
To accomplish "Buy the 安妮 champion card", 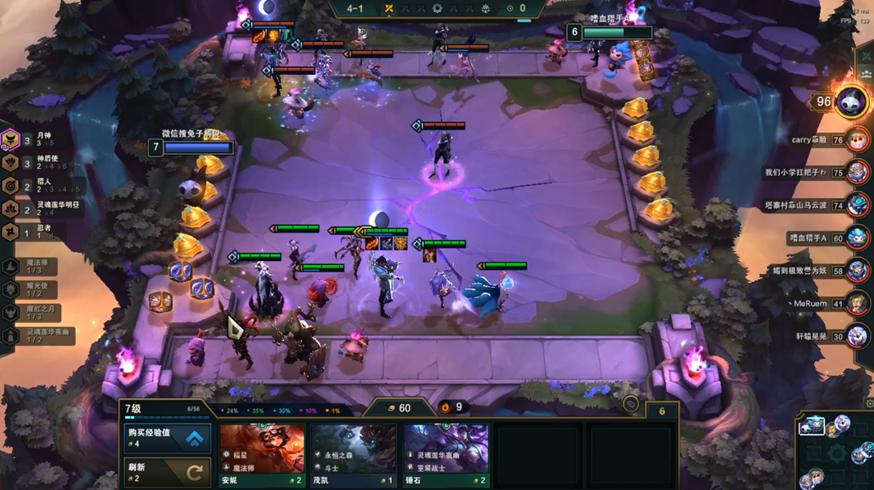I will [261, 453].
